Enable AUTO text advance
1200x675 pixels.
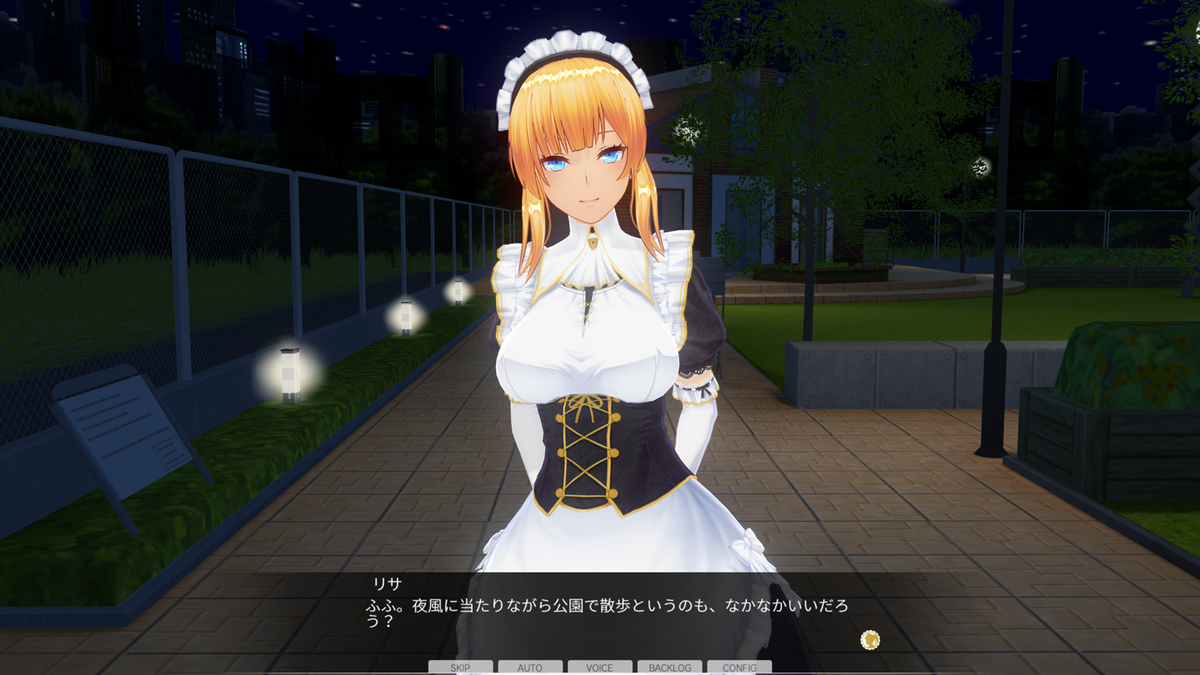[x=530, y=667]
